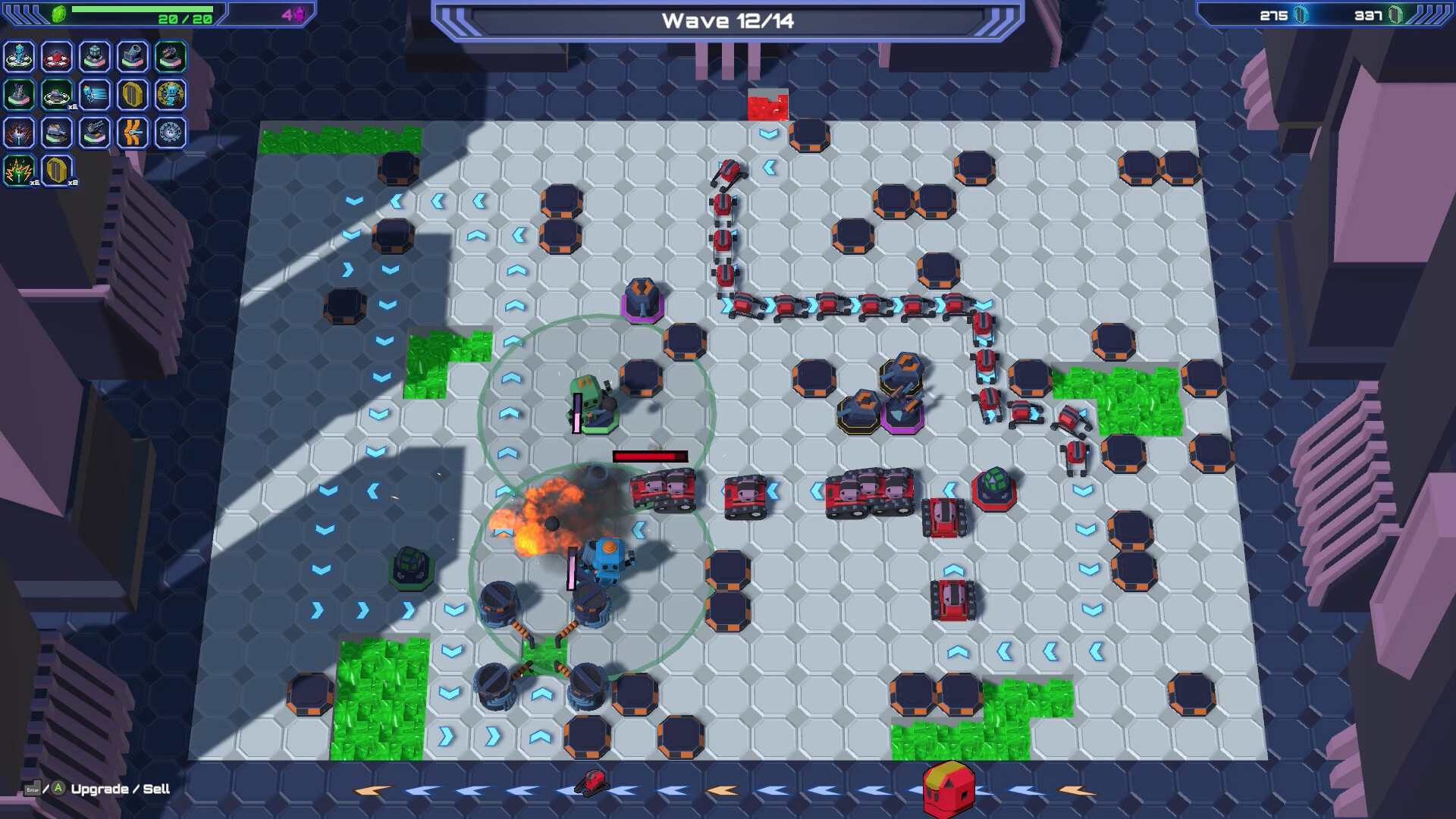Screen dimensions: 1456x819
Task: Pick the dome turret tower icon
Action: pyautogui.click(x=93, y=56)
